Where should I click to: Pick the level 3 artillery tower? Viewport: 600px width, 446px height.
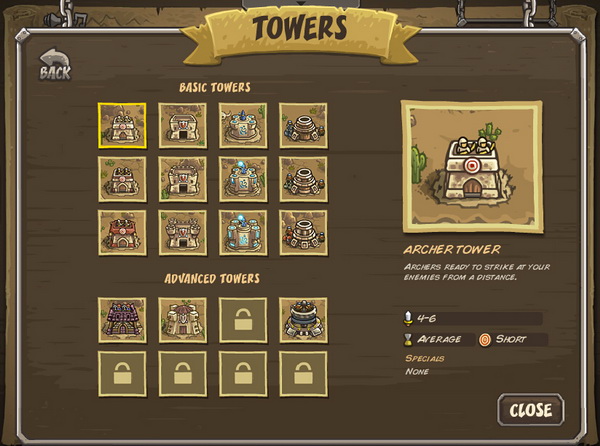pos(303,233)
